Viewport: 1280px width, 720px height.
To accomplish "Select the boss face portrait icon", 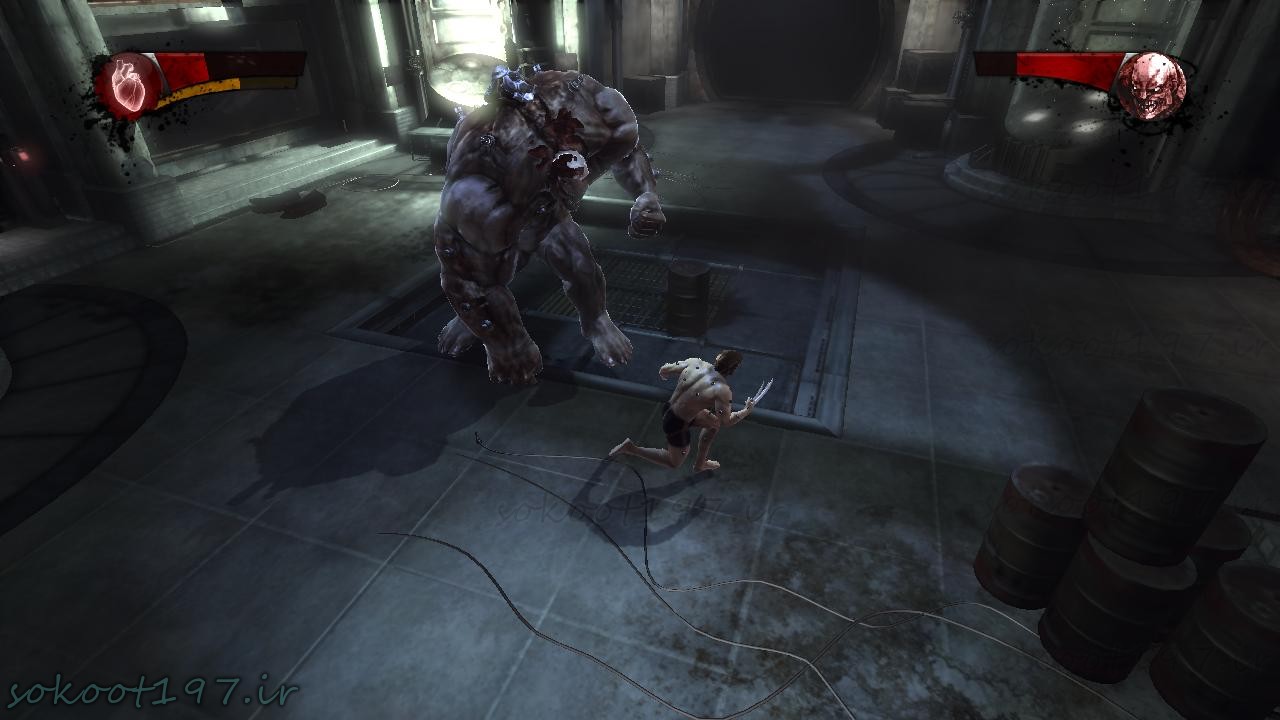I will [x=1151, y=85].
